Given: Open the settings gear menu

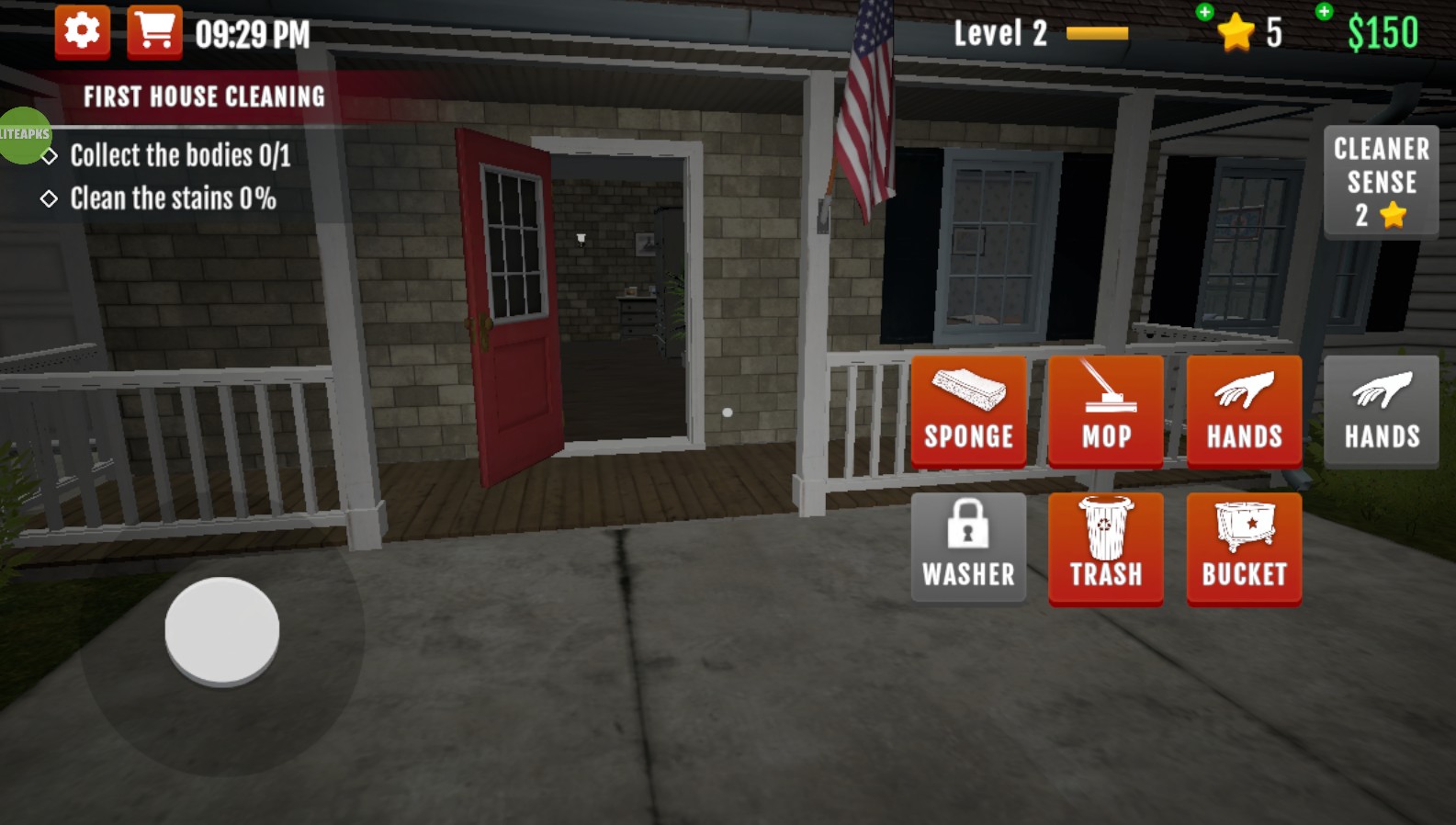Looking at the screenshot, I should point(82,32).
